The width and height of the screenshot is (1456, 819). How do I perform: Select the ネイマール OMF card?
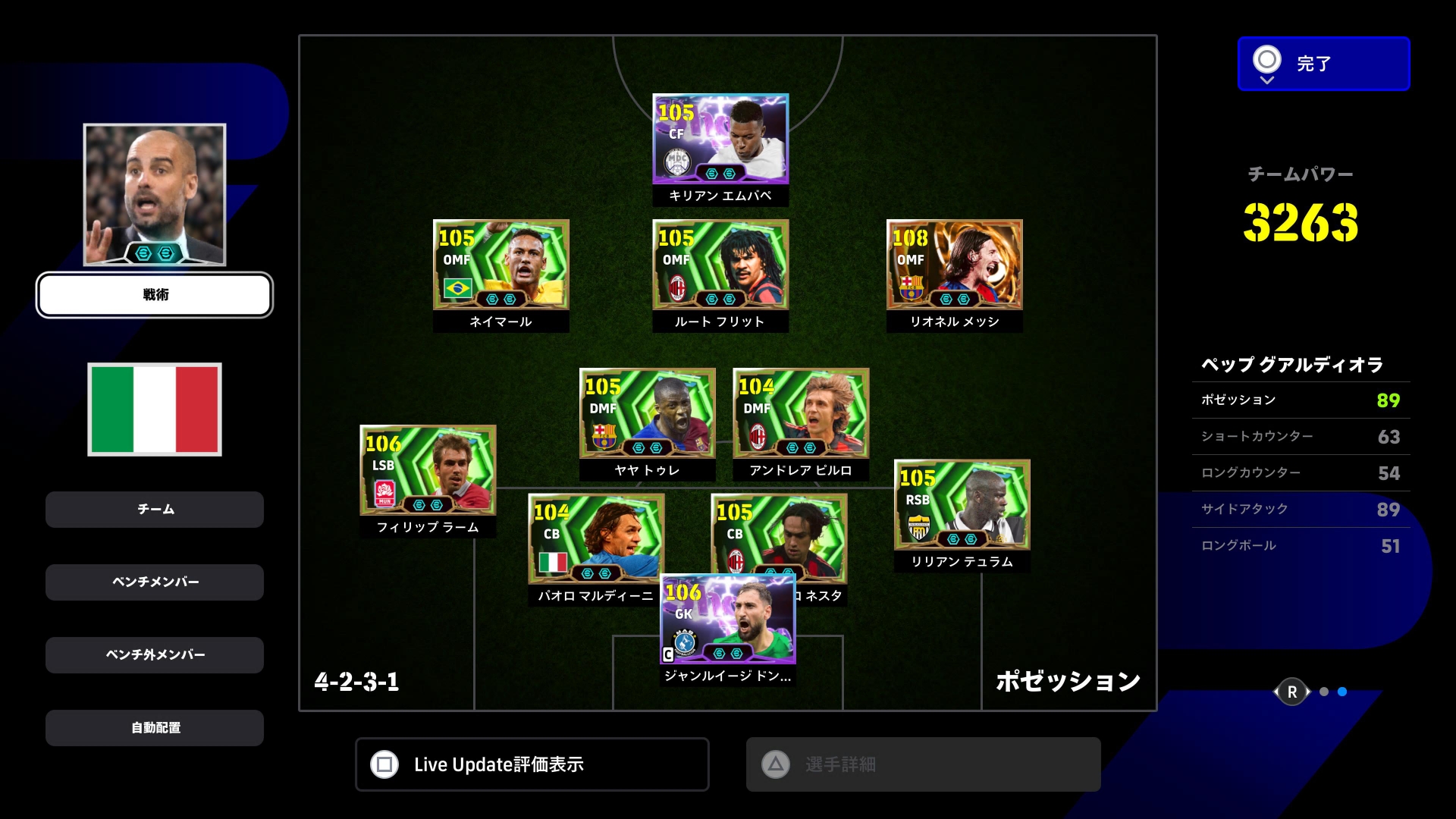[500, 265]
